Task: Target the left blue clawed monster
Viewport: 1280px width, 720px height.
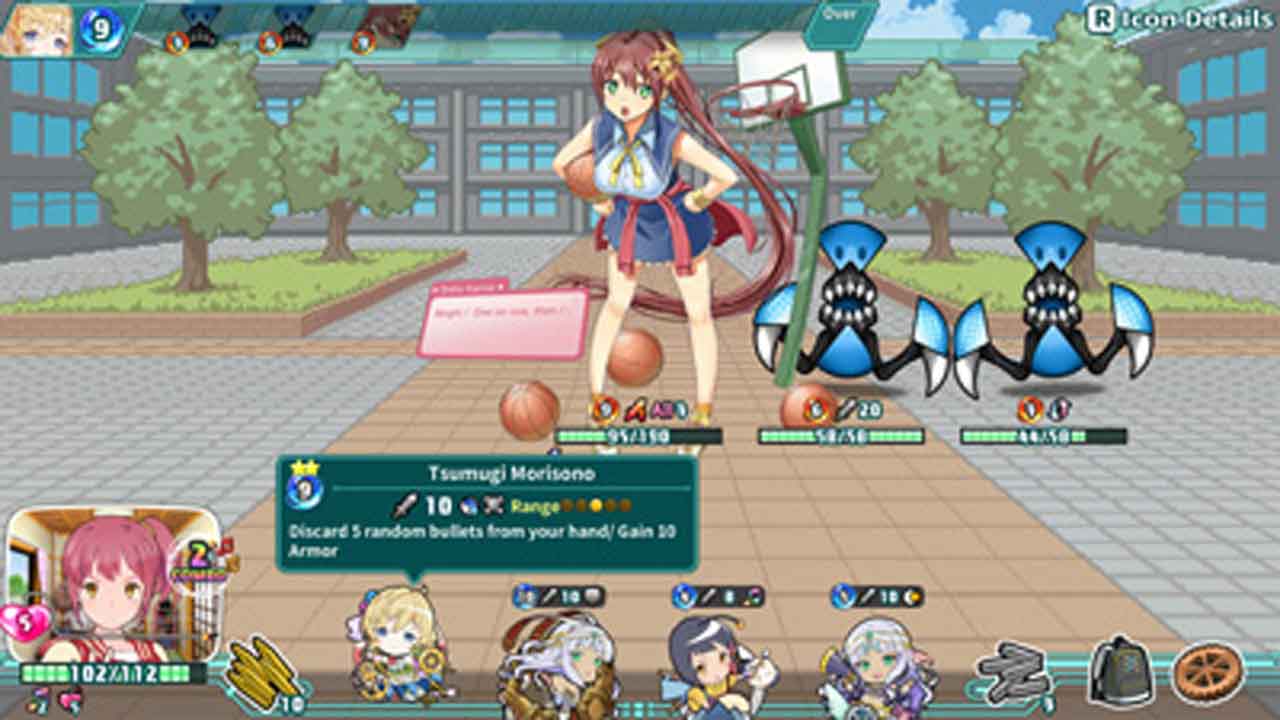Action: pyautogui.click(x=850, y=310)
